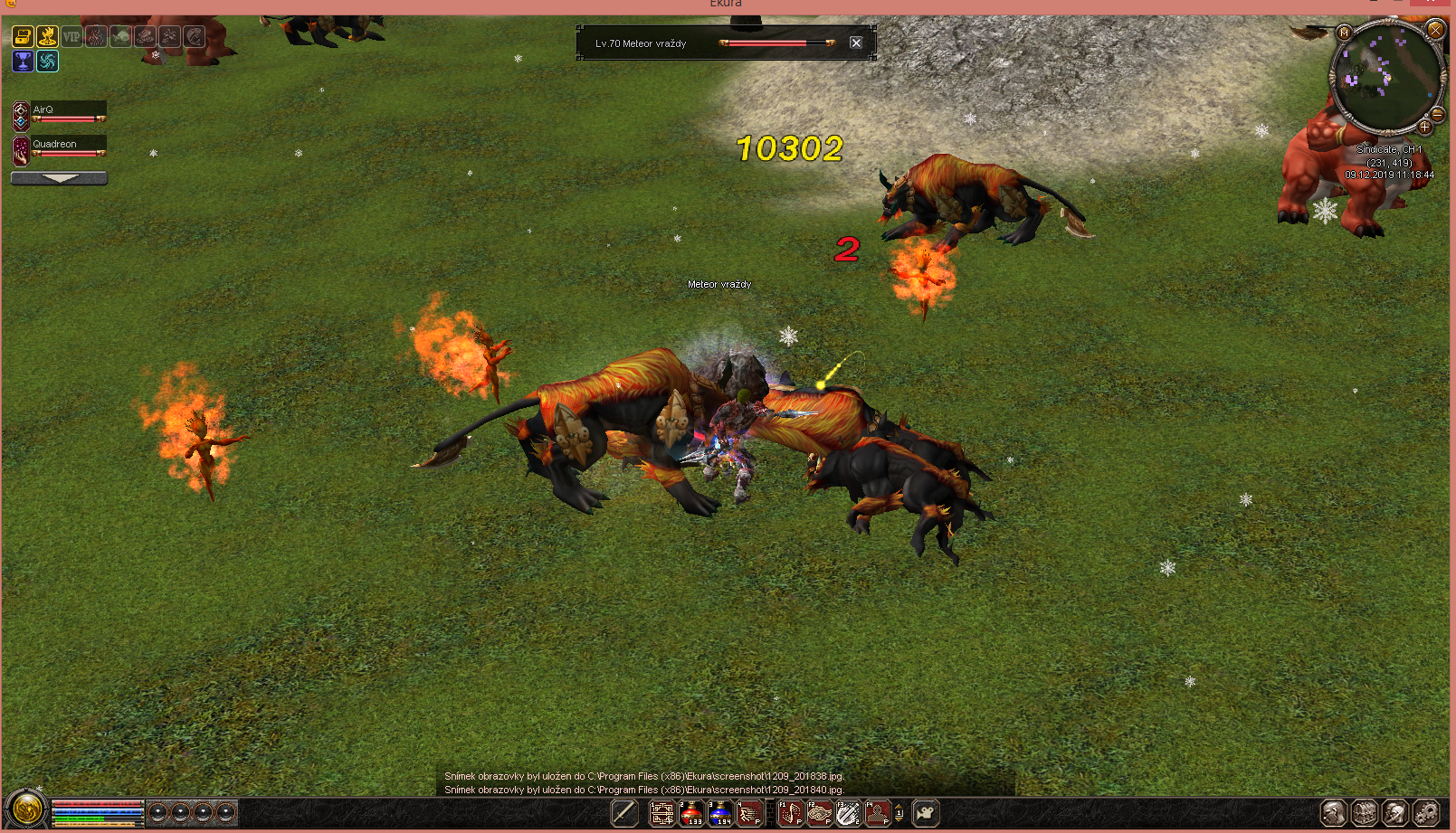Close the Meteor vraždy target frame
This screenshot has height=833, width=1456.
click(855, 43)
